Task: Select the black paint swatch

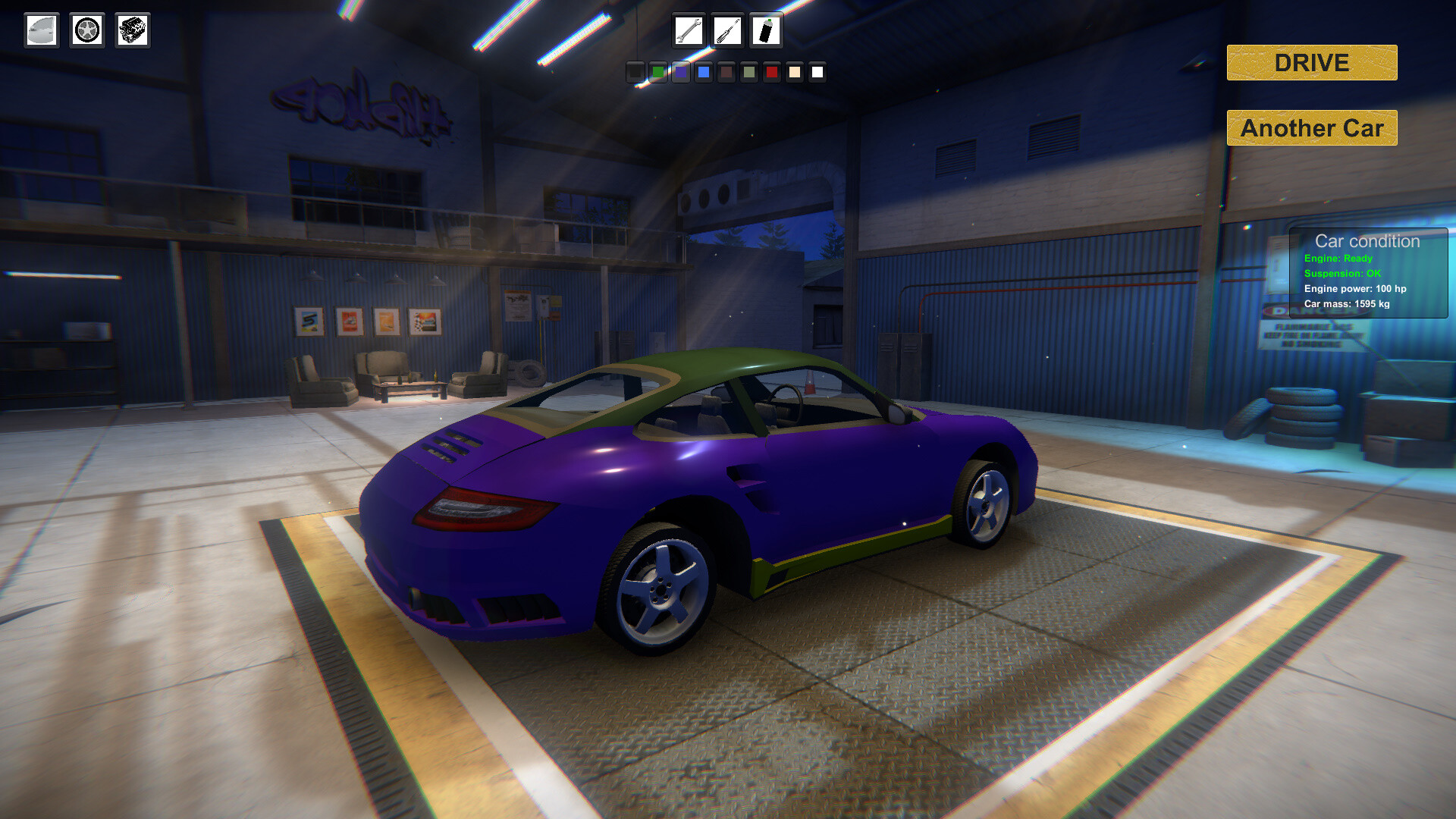Action: coord(634,73)
